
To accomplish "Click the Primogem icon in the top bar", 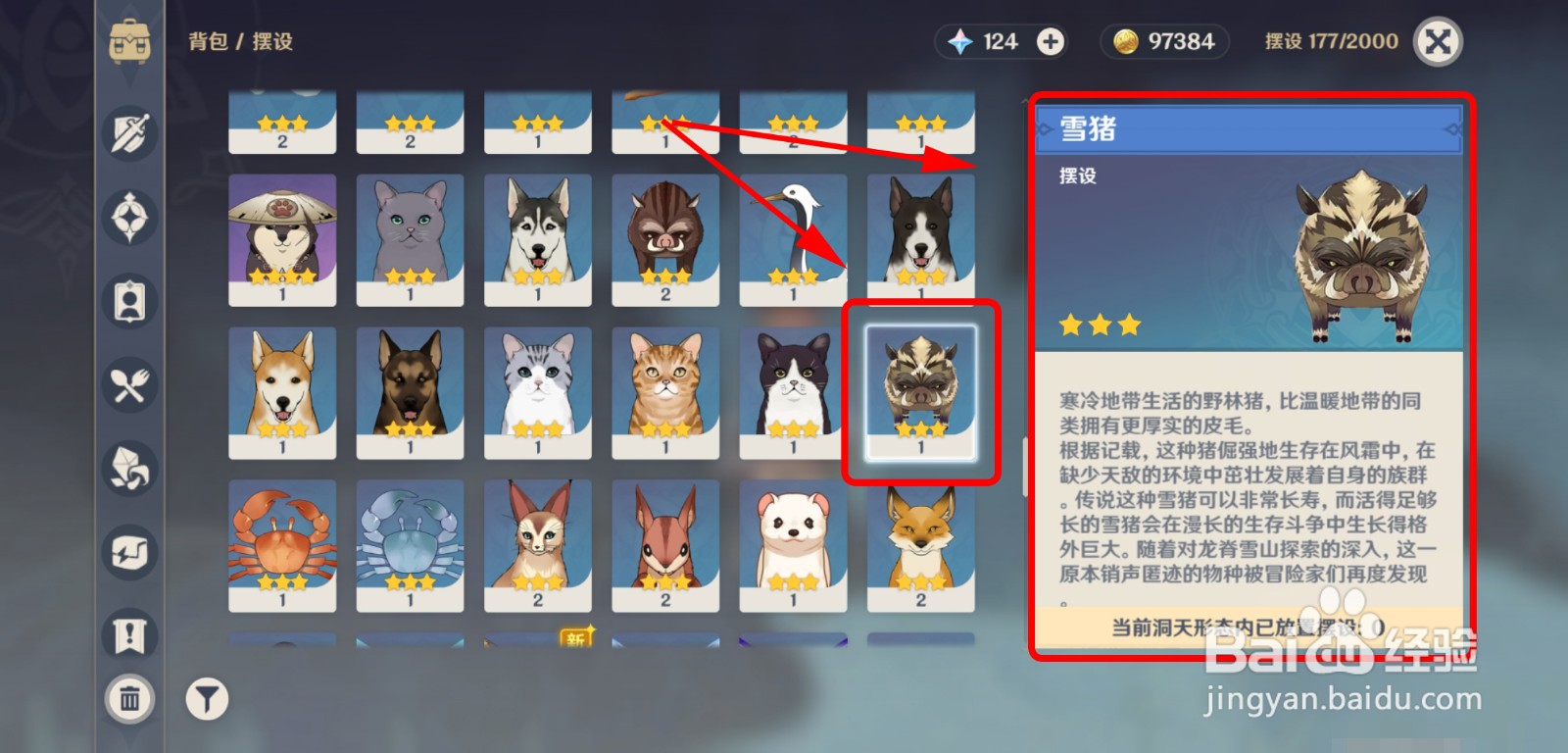I will coord(963,41).
